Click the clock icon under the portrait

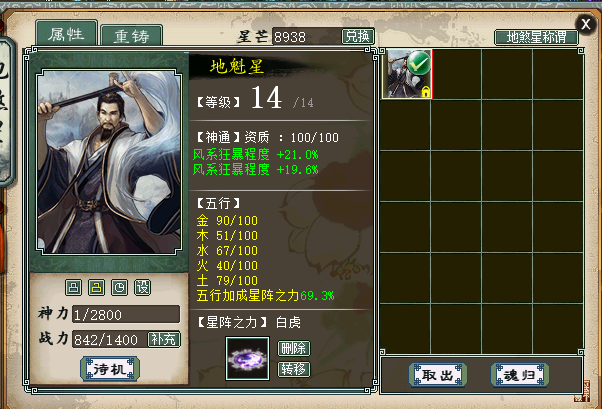click(x=120, y=288)
